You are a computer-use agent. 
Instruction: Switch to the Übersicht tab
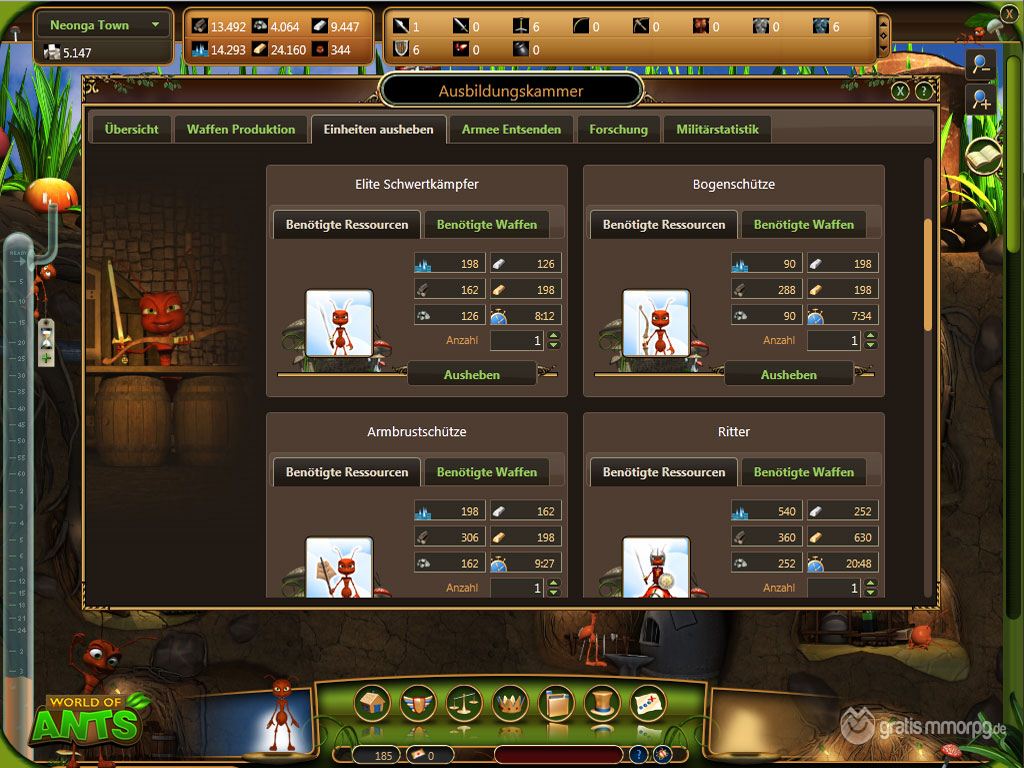pos(131,129)
